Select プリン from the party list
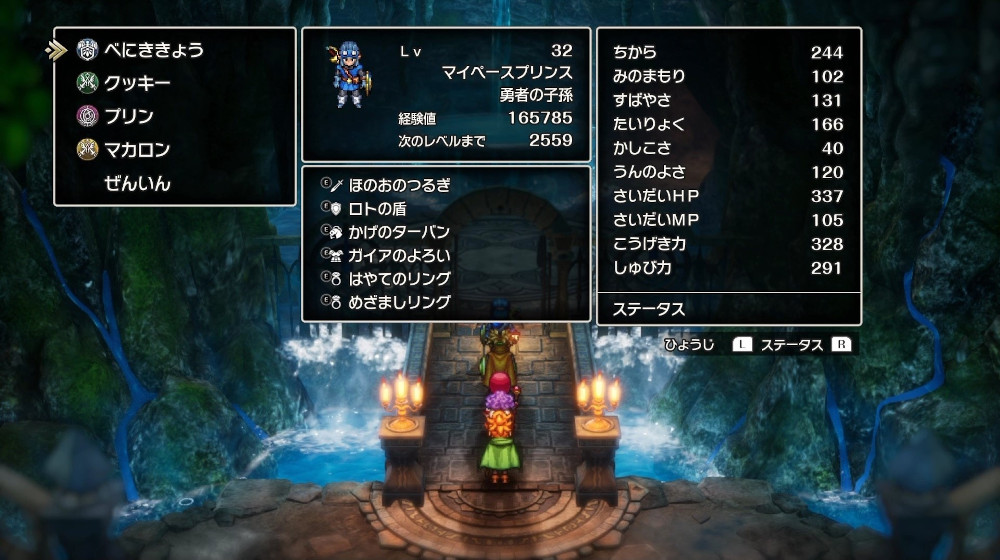1000x560 pixels. coord(129,116)
